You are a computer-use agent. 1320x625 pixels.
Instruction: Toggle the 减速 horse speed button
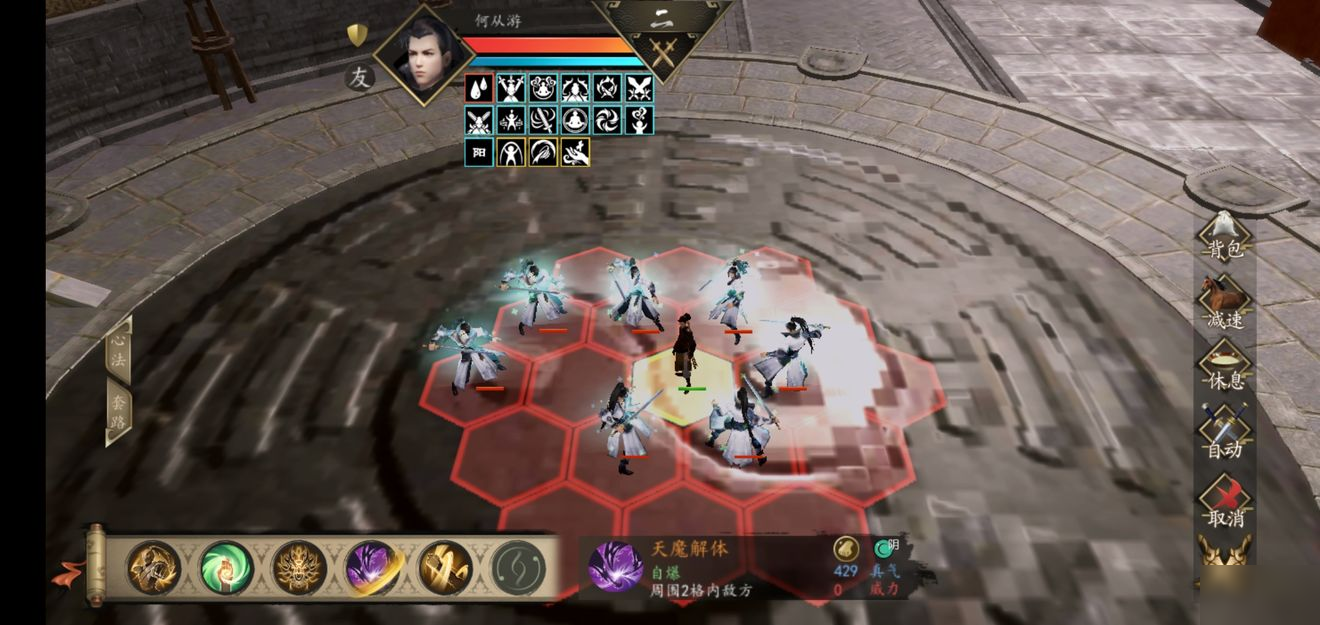pos(1225,304)
